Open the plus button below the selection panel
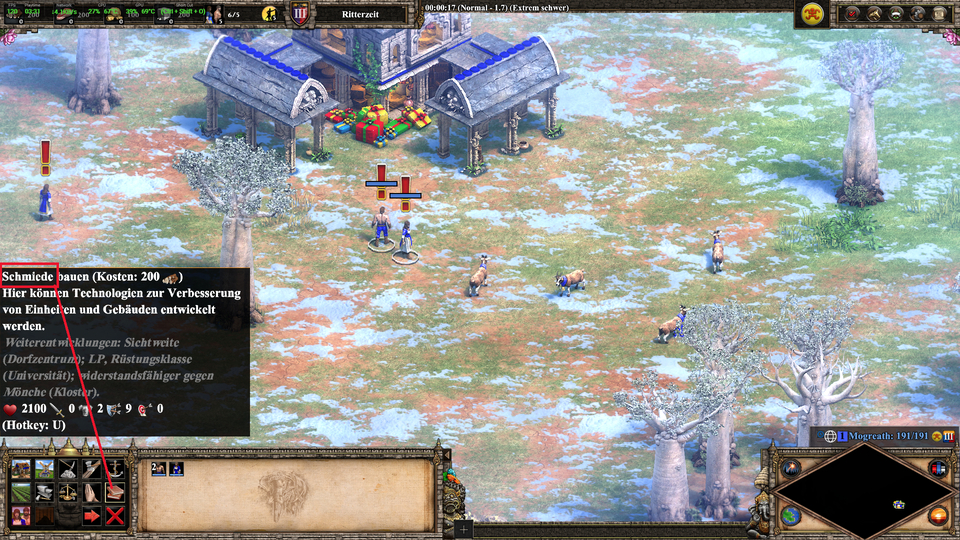960x540 pixels. (x=463, y=527)
